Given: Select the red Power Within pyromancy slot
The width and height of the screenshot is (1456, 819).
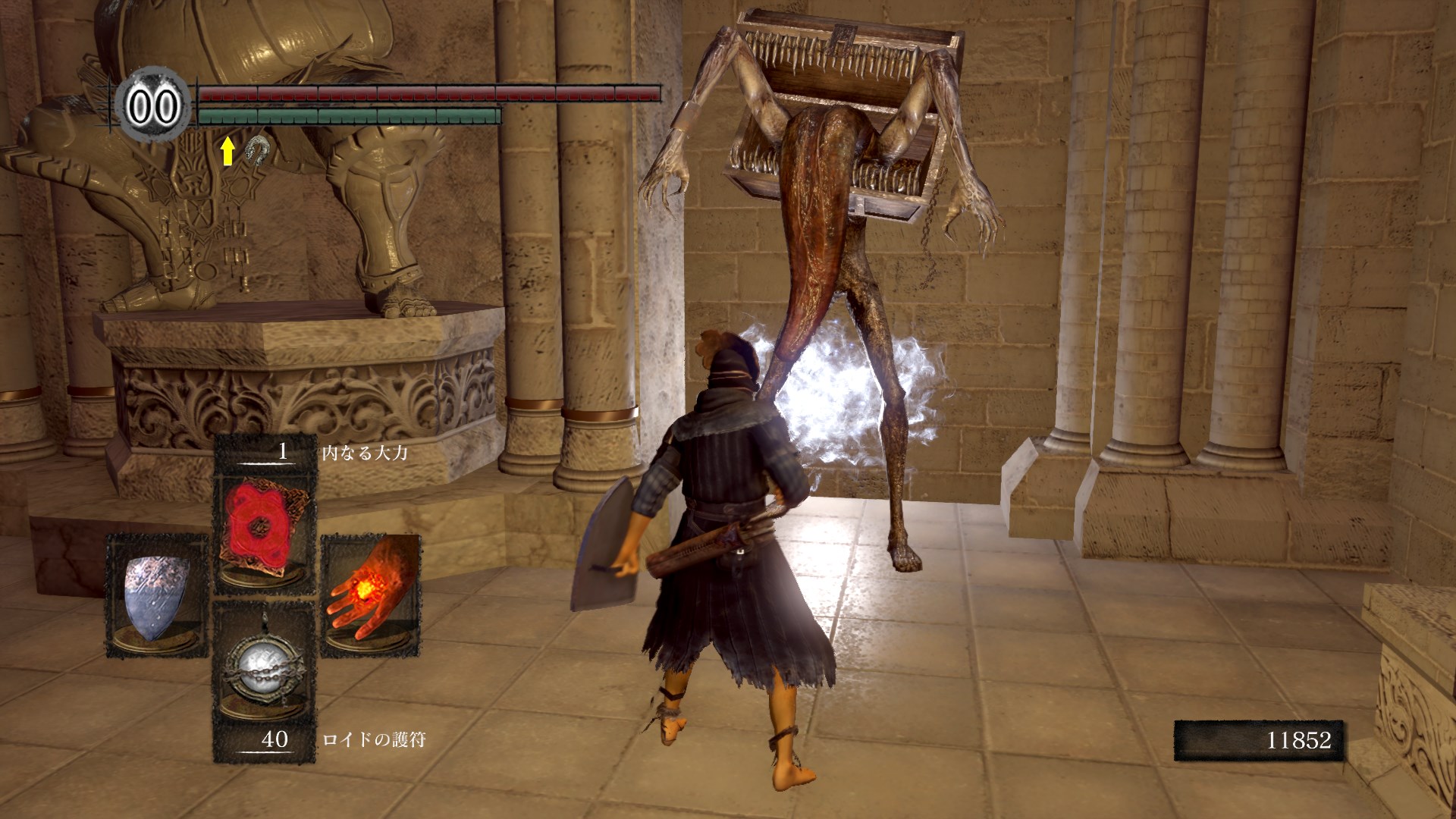Looking at the screenshot, I should (264, 529).
